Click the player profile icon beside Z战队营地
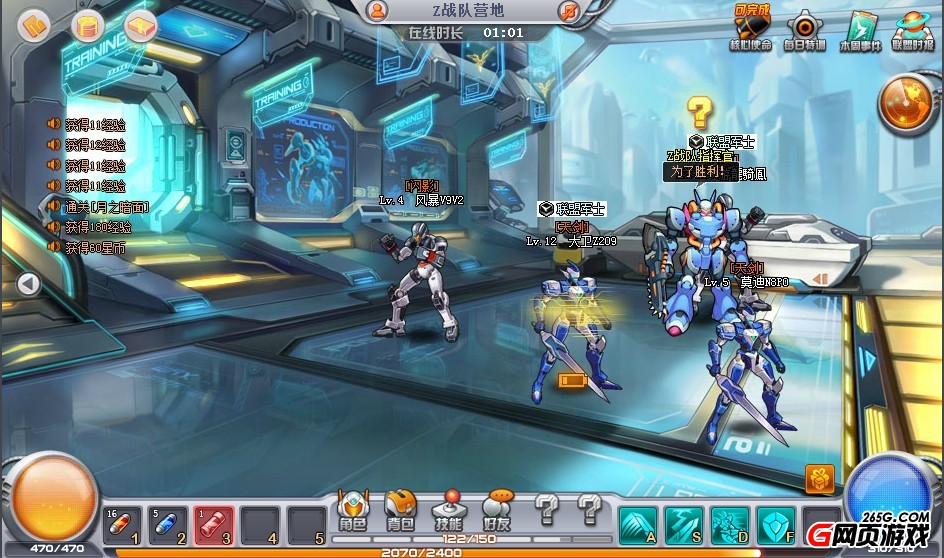944x558 pixels. click(377, 11)
